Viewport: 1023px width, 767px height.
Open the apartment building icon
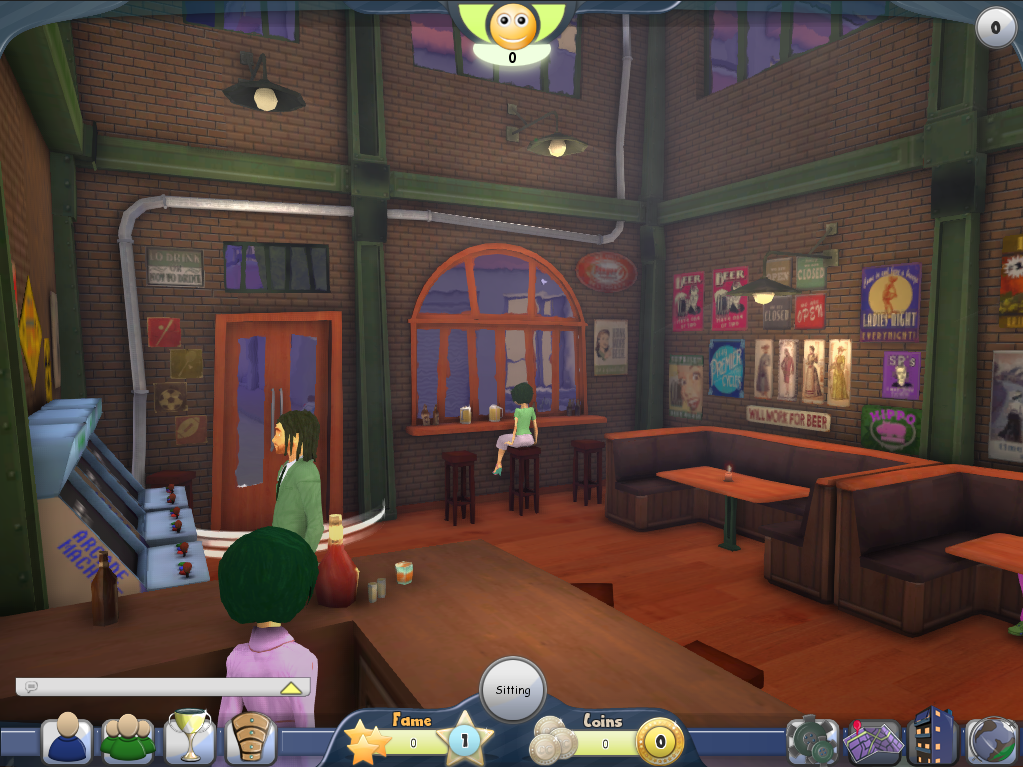932,738
